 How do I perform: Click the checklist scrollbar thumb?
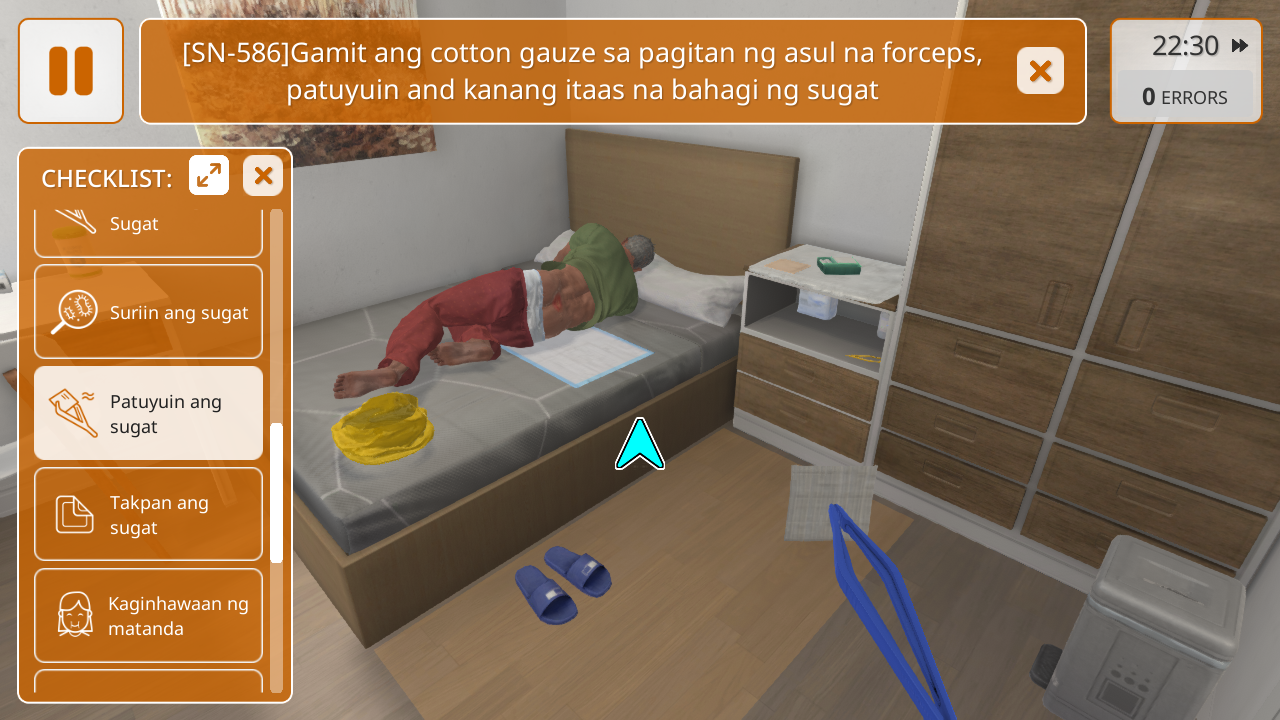[x=277, y=492]
